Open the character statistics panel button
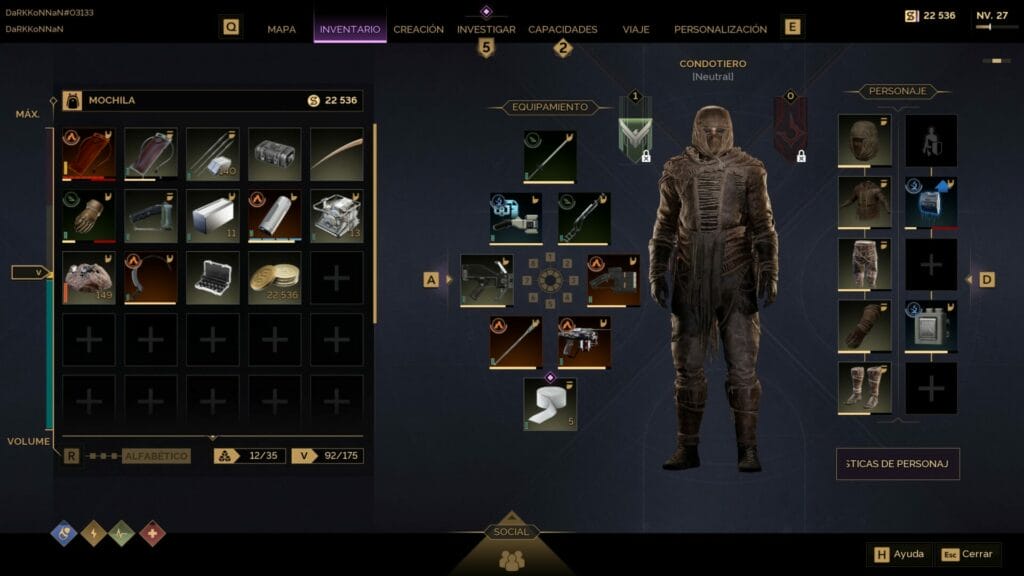The width and height of the screenshot is (1024, 576). [898, 464]
